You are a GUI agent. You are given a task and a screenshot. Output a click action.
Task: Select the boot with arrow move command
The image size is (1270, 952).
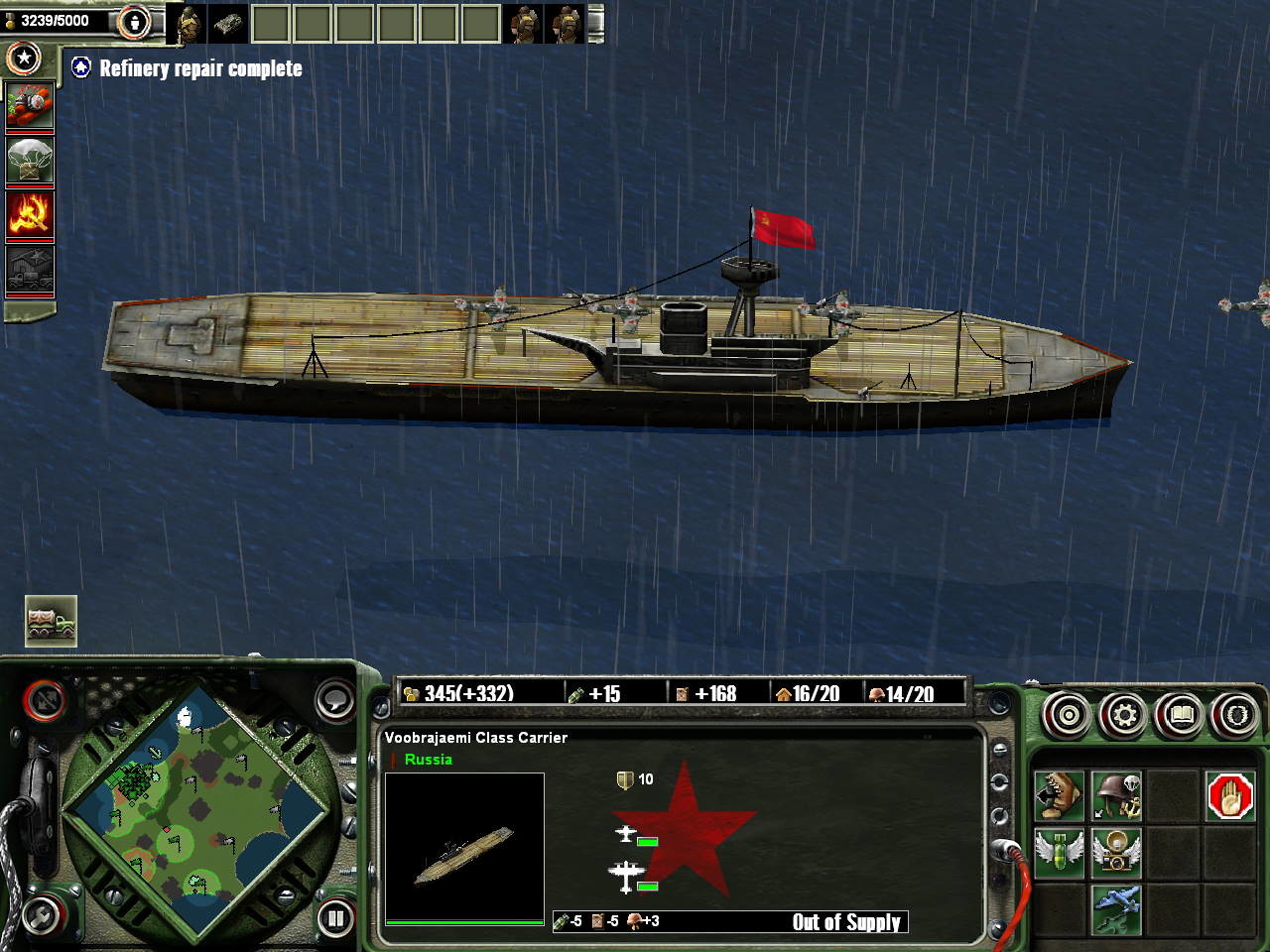pos(1059,795)
